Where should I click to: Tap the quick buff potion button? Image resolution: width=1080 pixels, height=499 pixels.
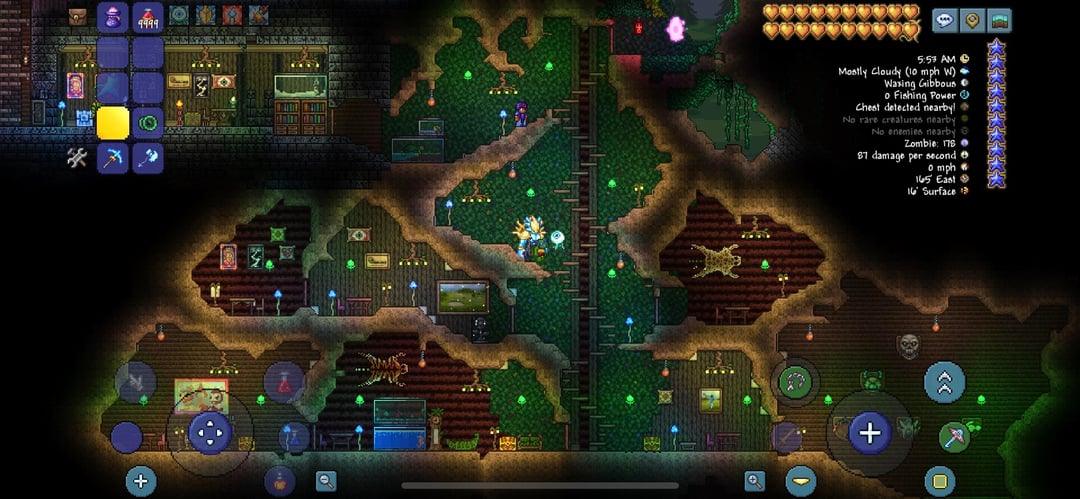point(279,481)
